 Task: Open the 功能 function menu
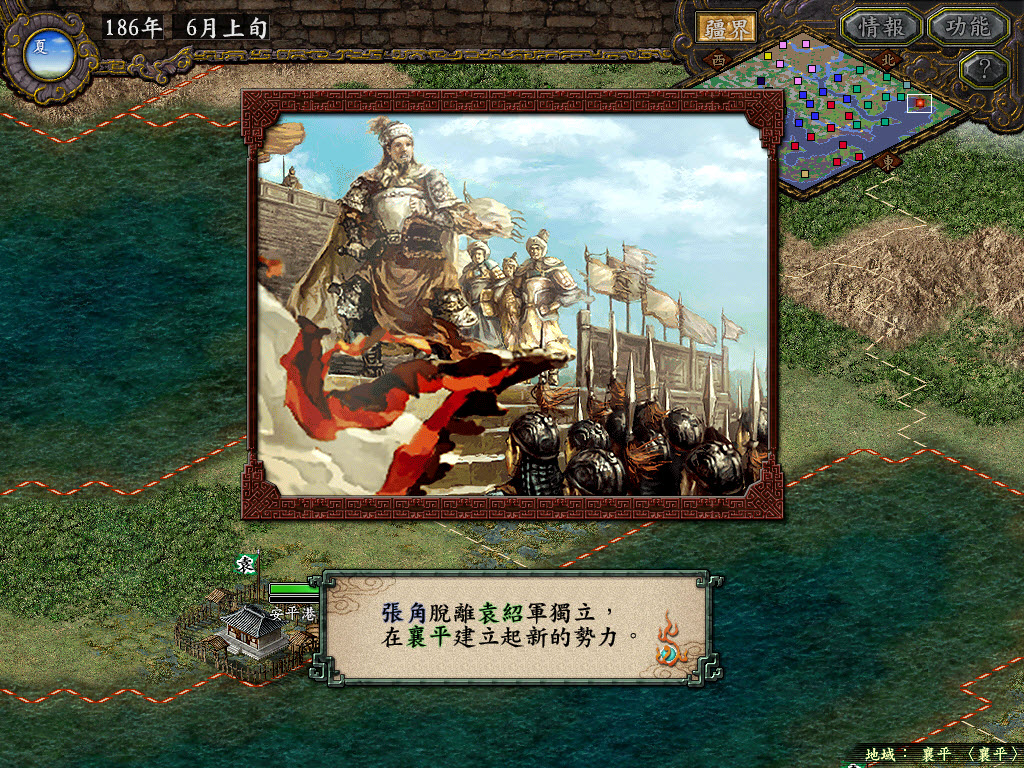coord(967,27)
